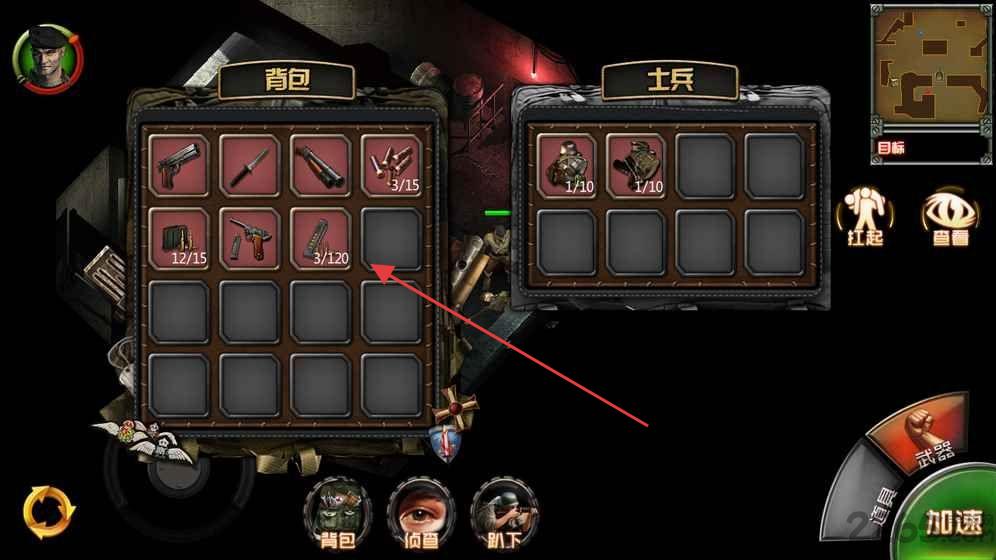
Task: Select the magazine slot showing 3/120
Action: (320, 238)
